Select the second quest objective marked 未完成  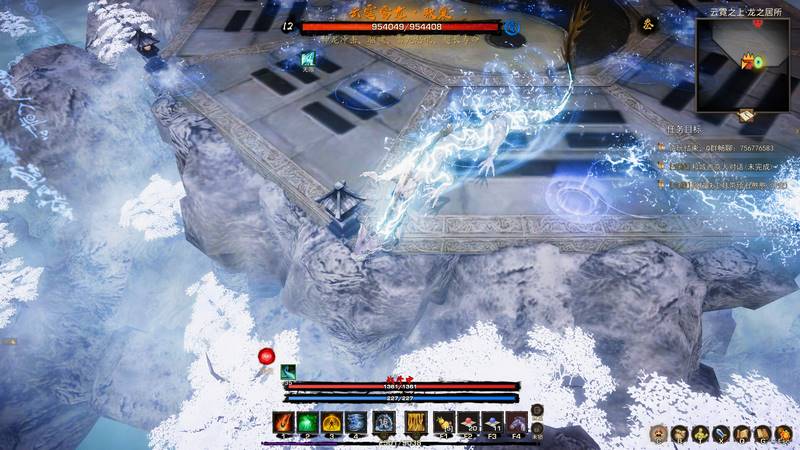click(x=720, y=165)
